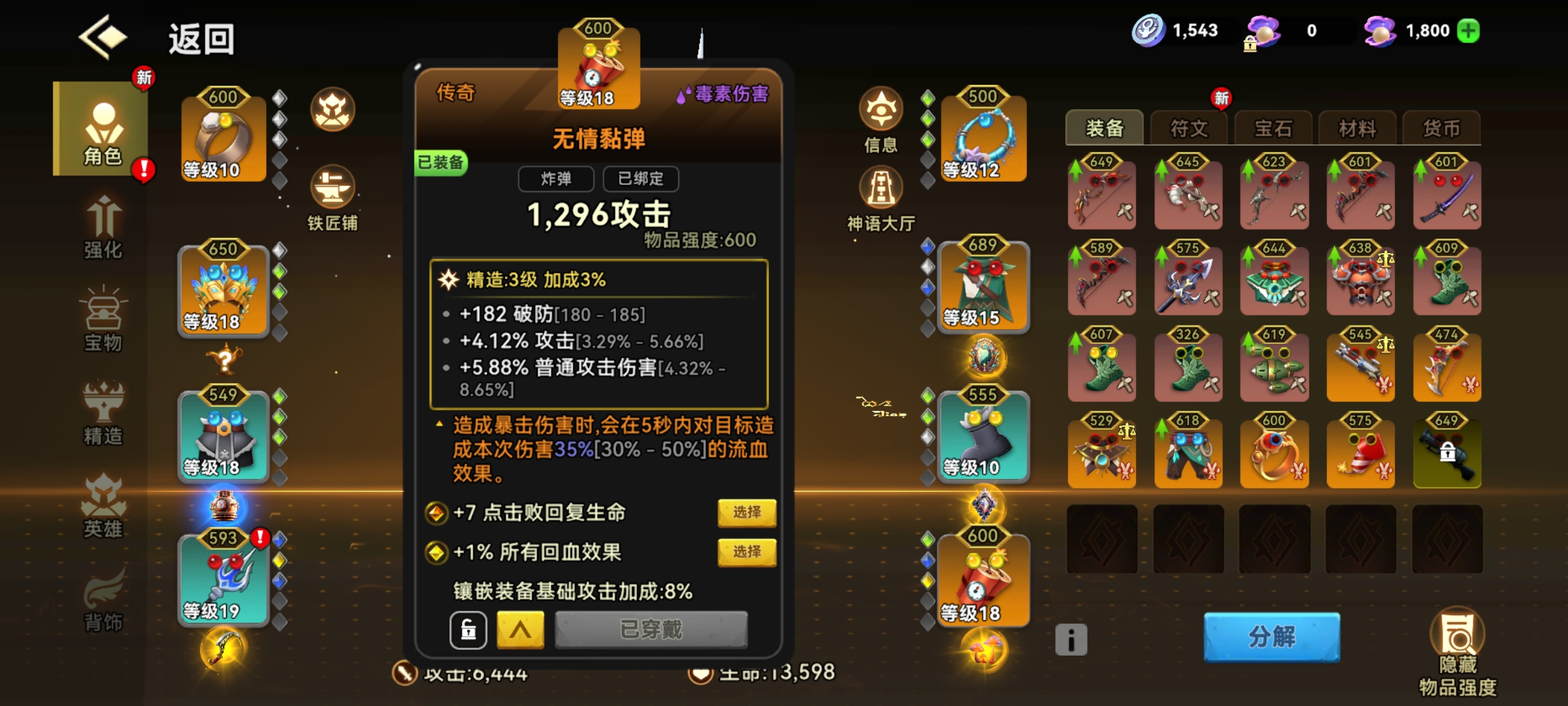Toggle the lock on 无情黏弹 item
Viewport: 1568px width, 706px height.
pos(469,629)
